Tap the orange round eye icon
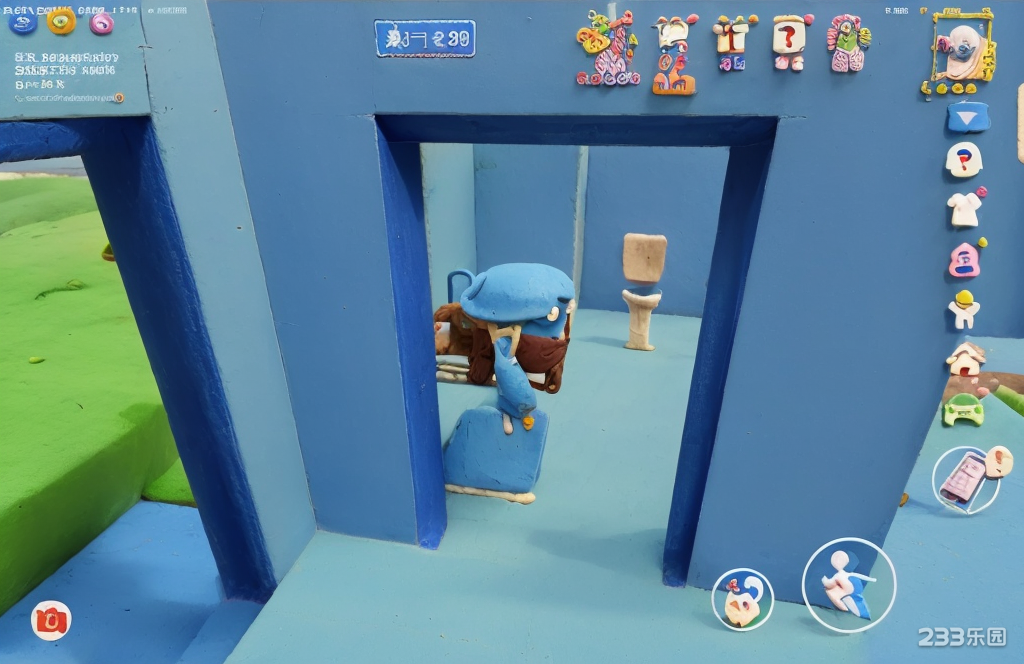 coord(61,20)
